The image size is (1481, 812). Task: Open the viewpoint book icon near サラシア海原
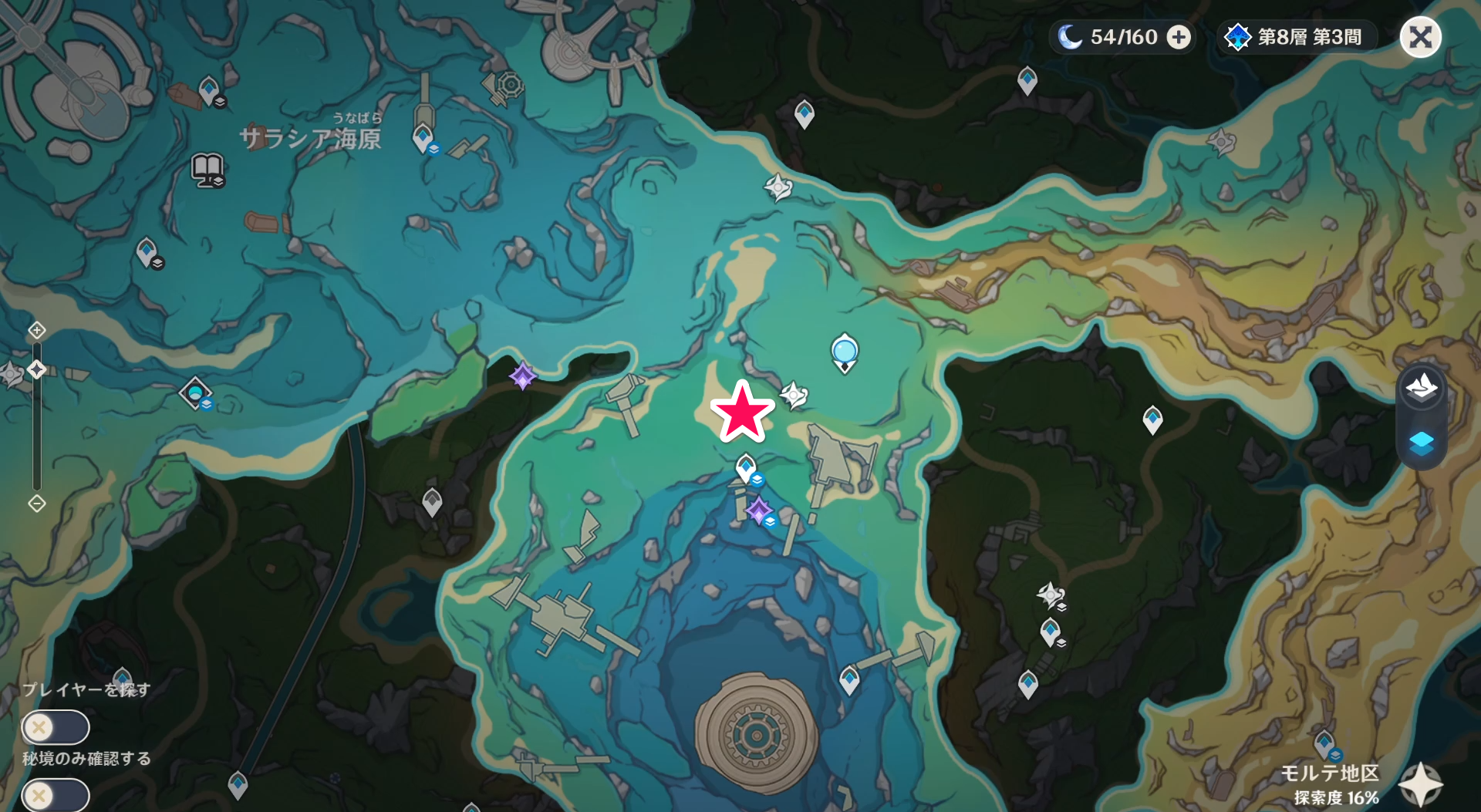coord(207,171)
